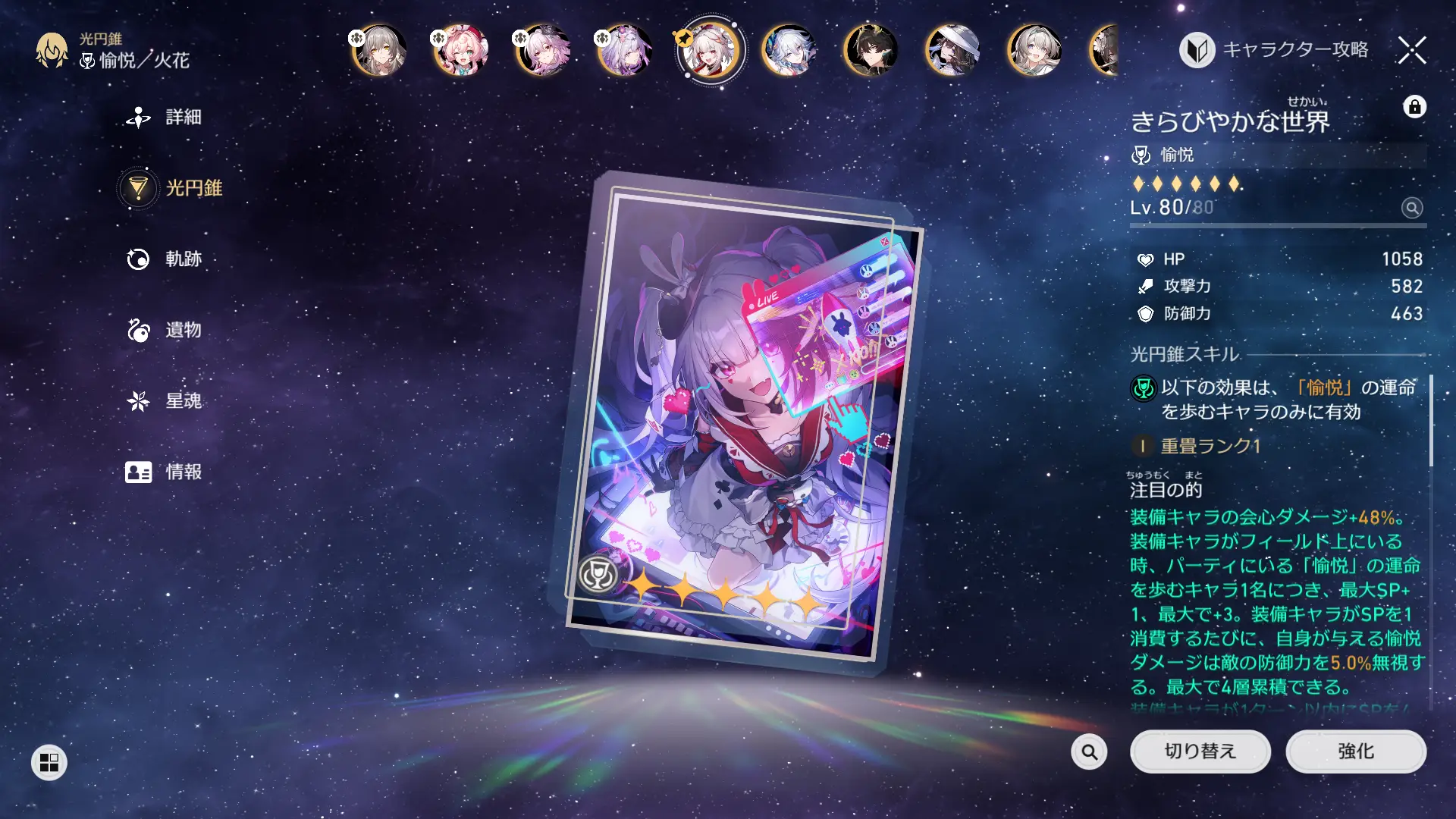View level details via magnifier beside Lv.80

click(1411, 208)
